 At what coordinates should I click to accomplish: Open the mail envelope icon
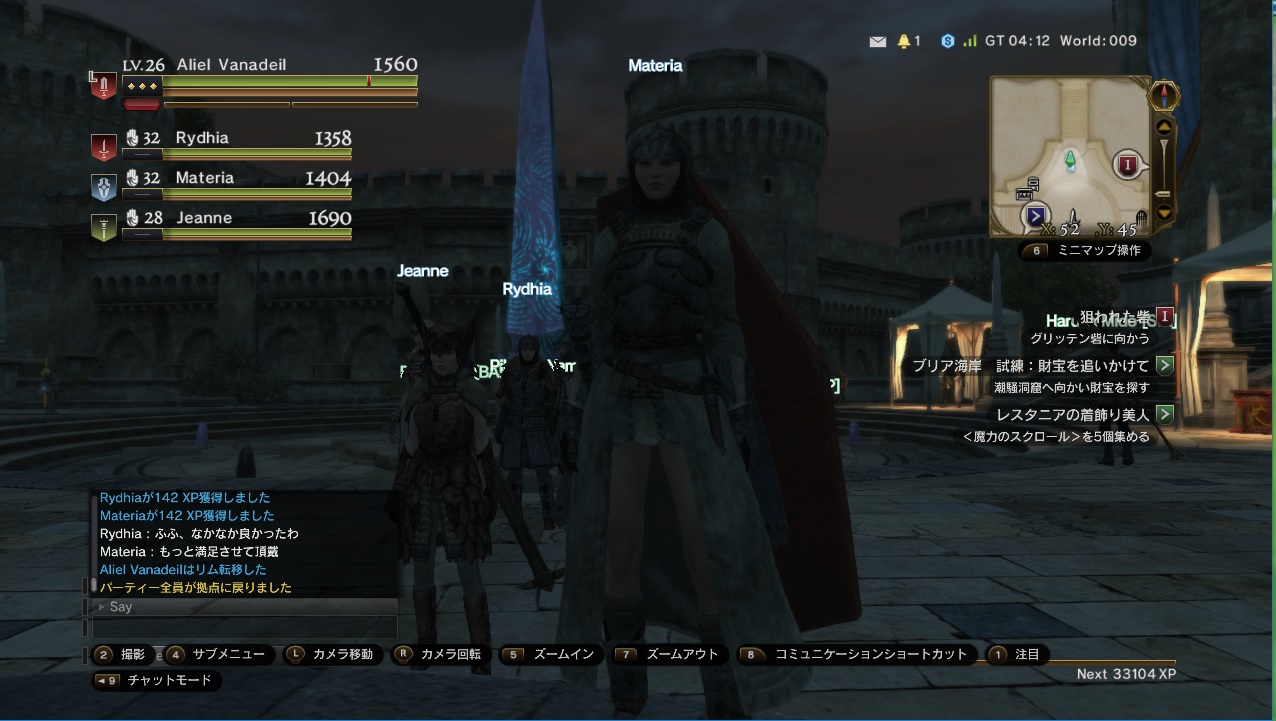tap(878, 42)
